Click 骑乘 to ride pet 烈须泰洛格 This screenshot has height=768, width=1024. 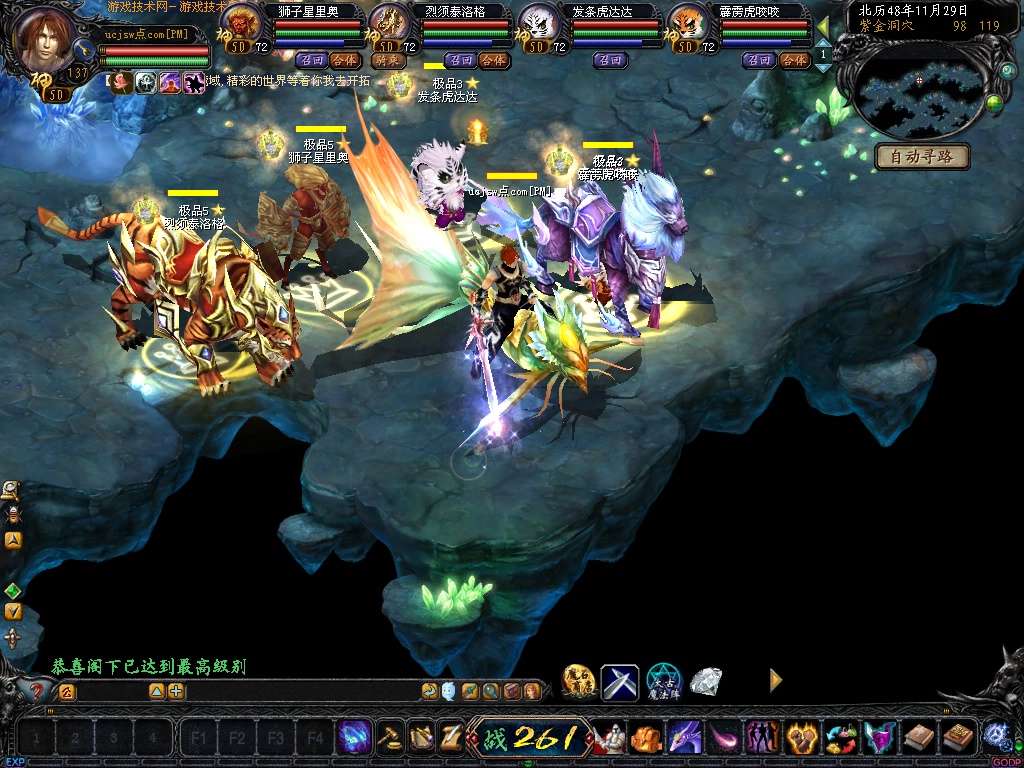[x=388, y=60]
